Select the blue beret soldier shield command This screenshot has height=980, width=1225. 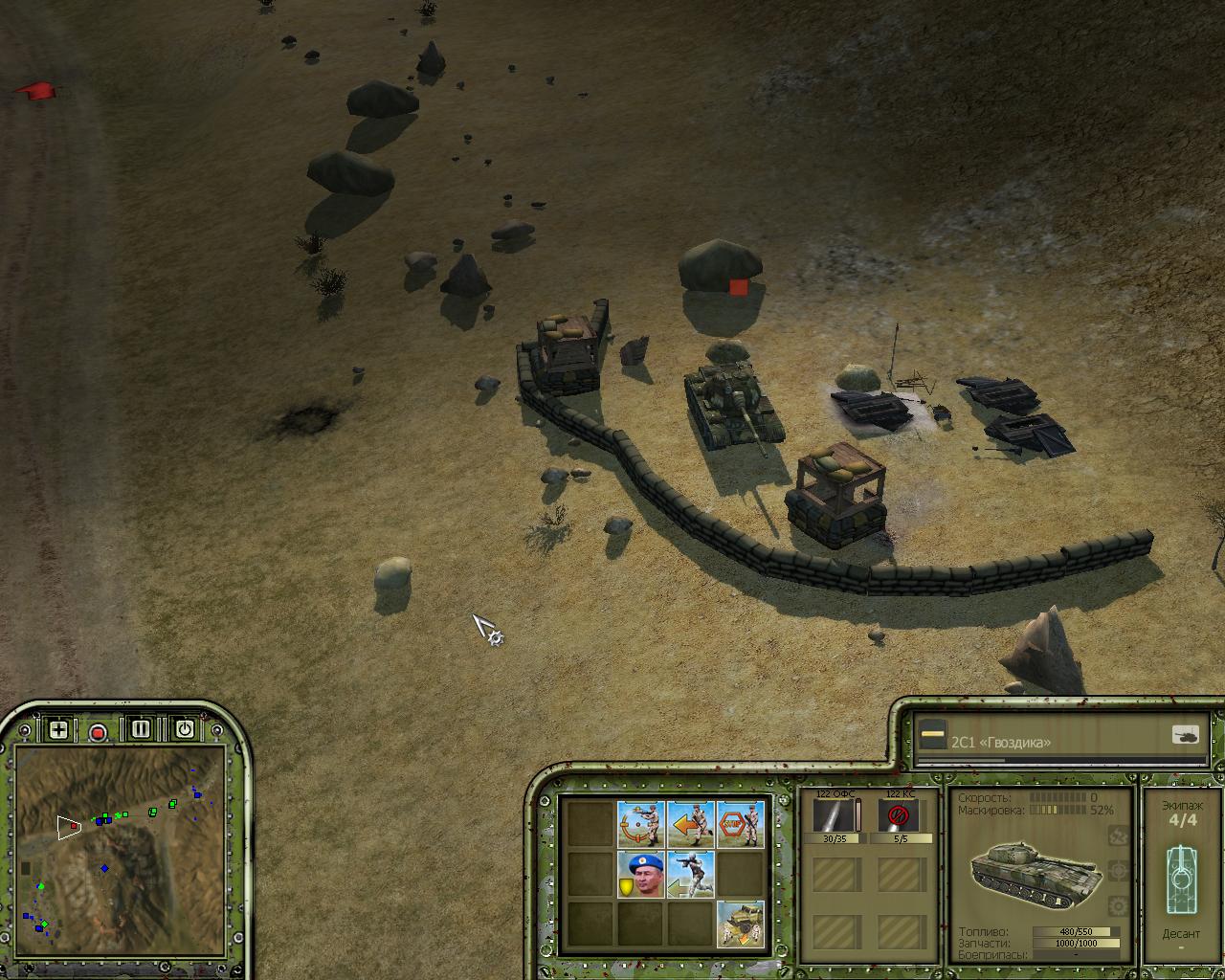click(x=640, y=874)
